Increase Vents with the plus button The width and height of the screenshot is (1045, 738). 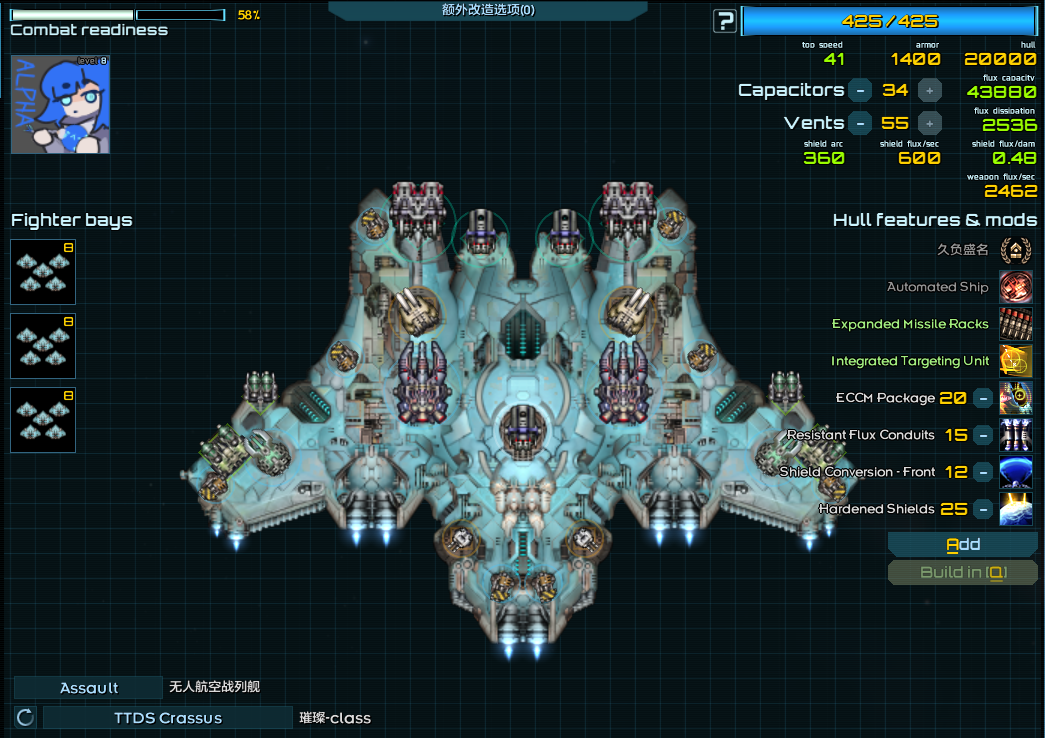pos(929,123)
